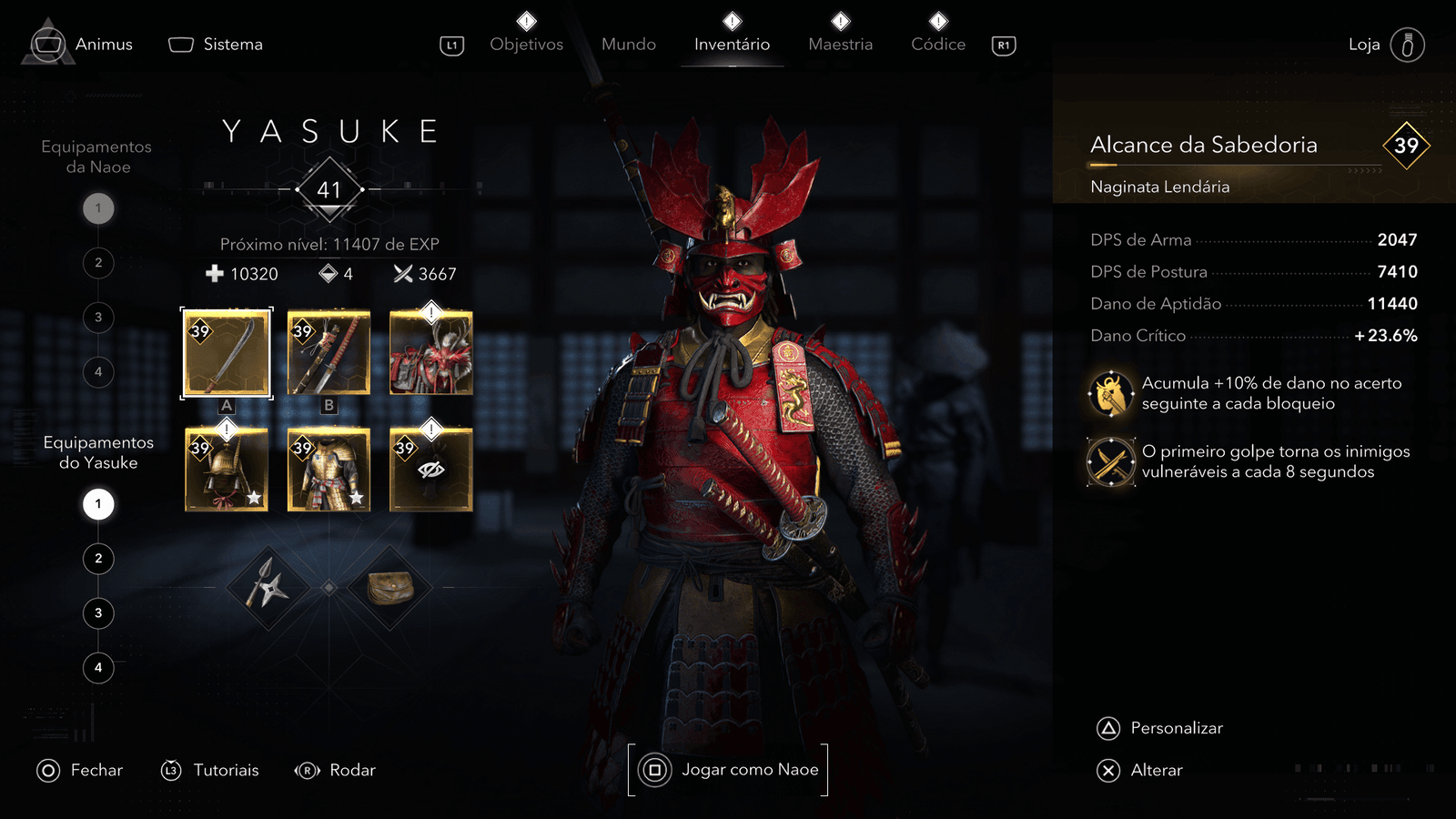Select the golden body armor slot

coord(329,470)
